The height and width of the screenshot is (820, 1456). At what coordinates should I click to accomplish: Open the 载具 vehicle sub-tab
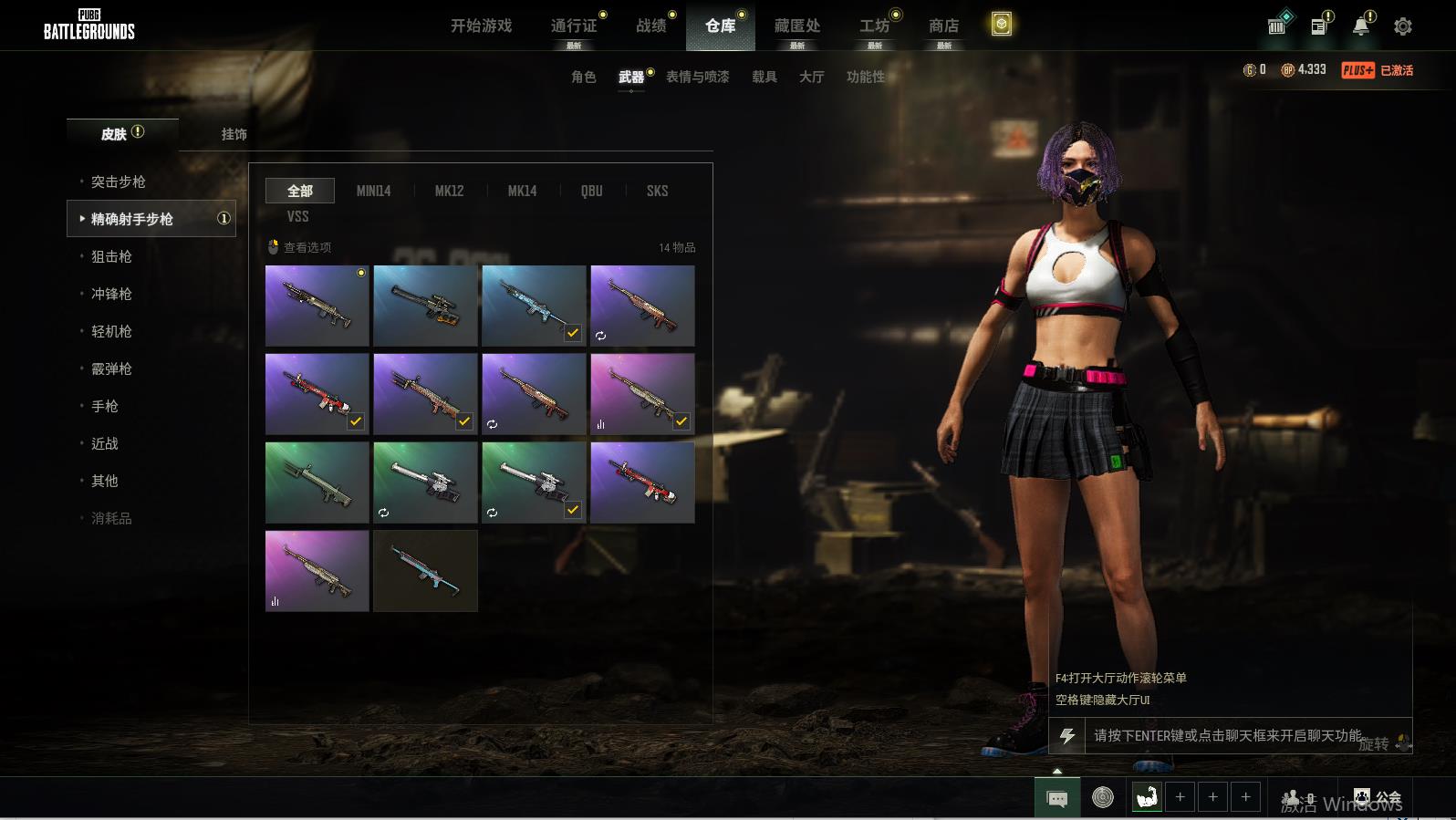(x=764, y=77)
